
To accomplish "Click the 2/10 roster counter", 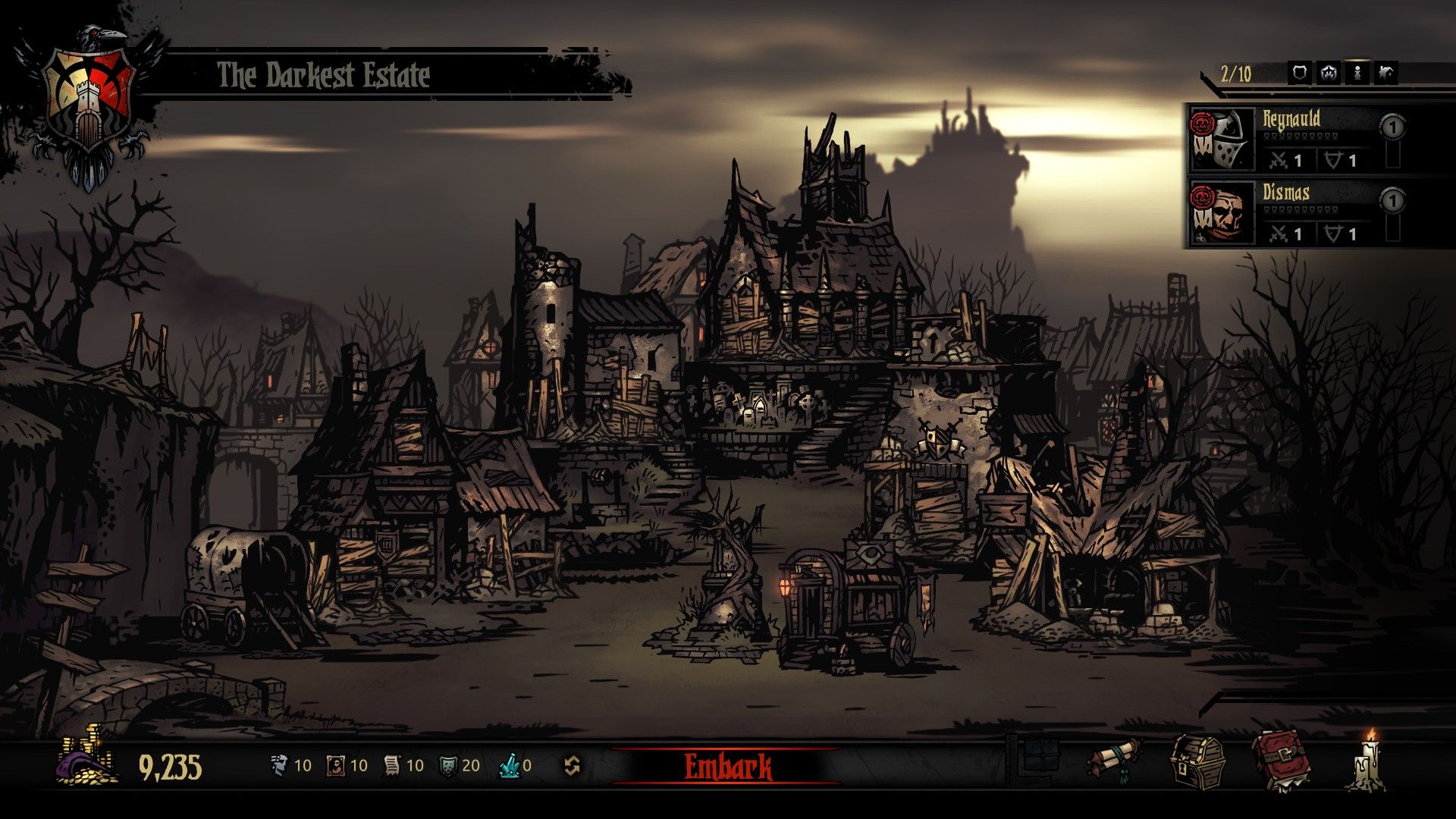I will click(x=1236, y=72).
